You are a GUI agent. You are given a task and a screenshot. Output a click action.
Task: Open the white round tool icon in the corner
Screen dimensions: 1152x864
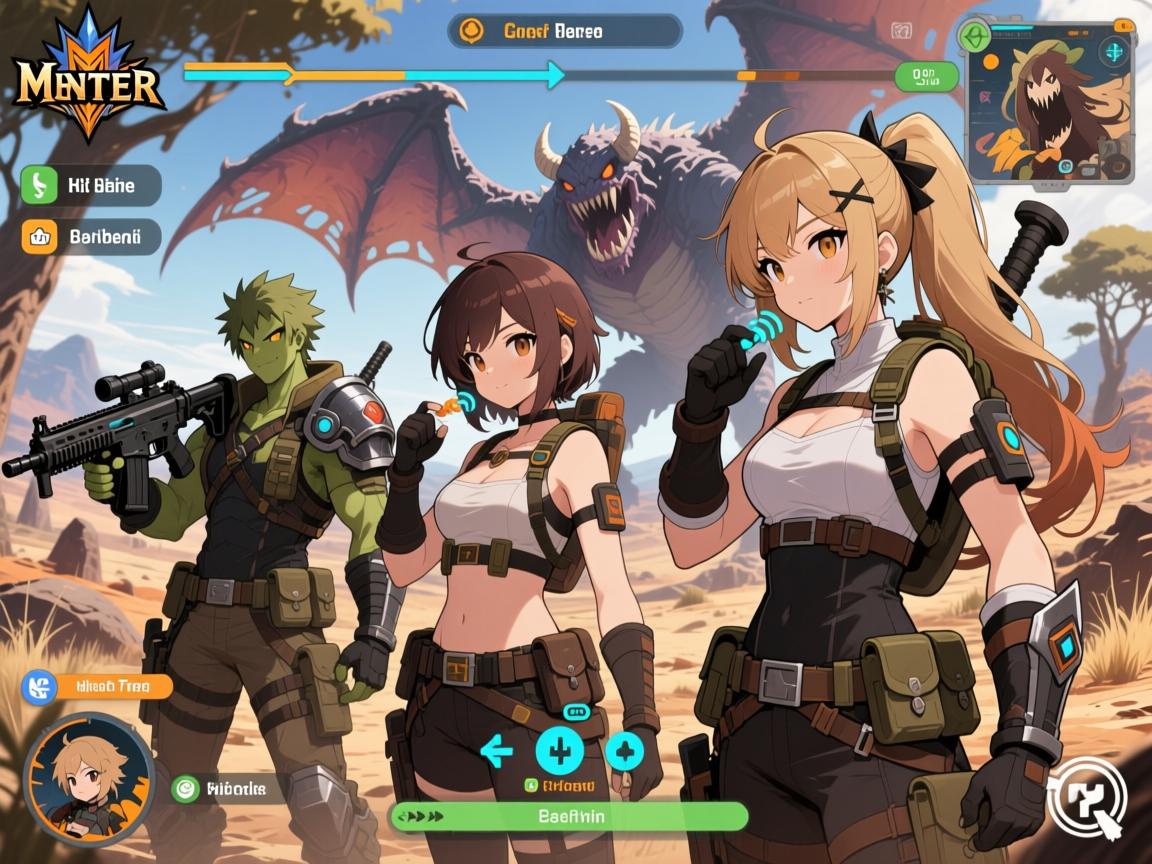point(1087,798)
